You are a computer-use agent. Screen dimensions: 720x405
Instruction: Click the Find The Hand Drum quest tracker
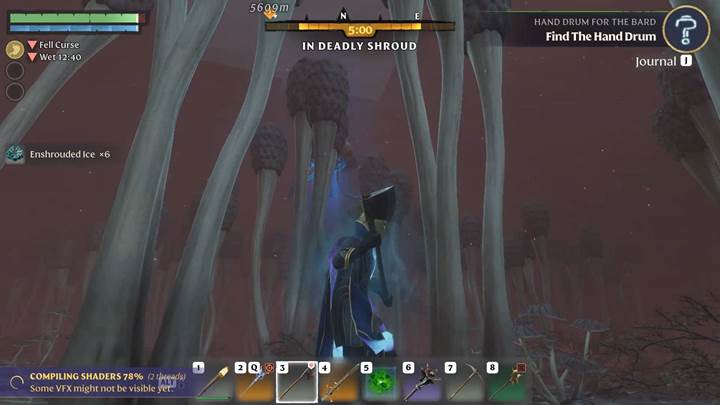601,37
